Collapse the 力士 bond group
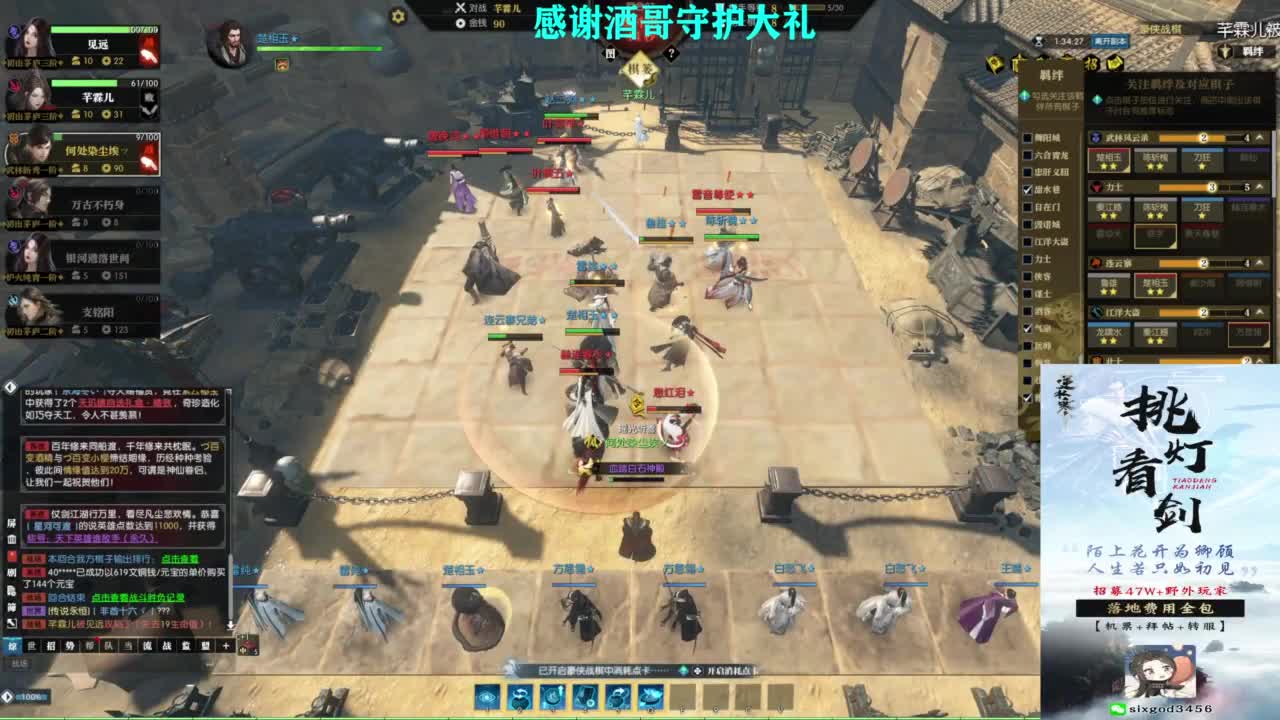Image resolution: width=1280 pixels, height=720 pixels. coord(1257,185)
